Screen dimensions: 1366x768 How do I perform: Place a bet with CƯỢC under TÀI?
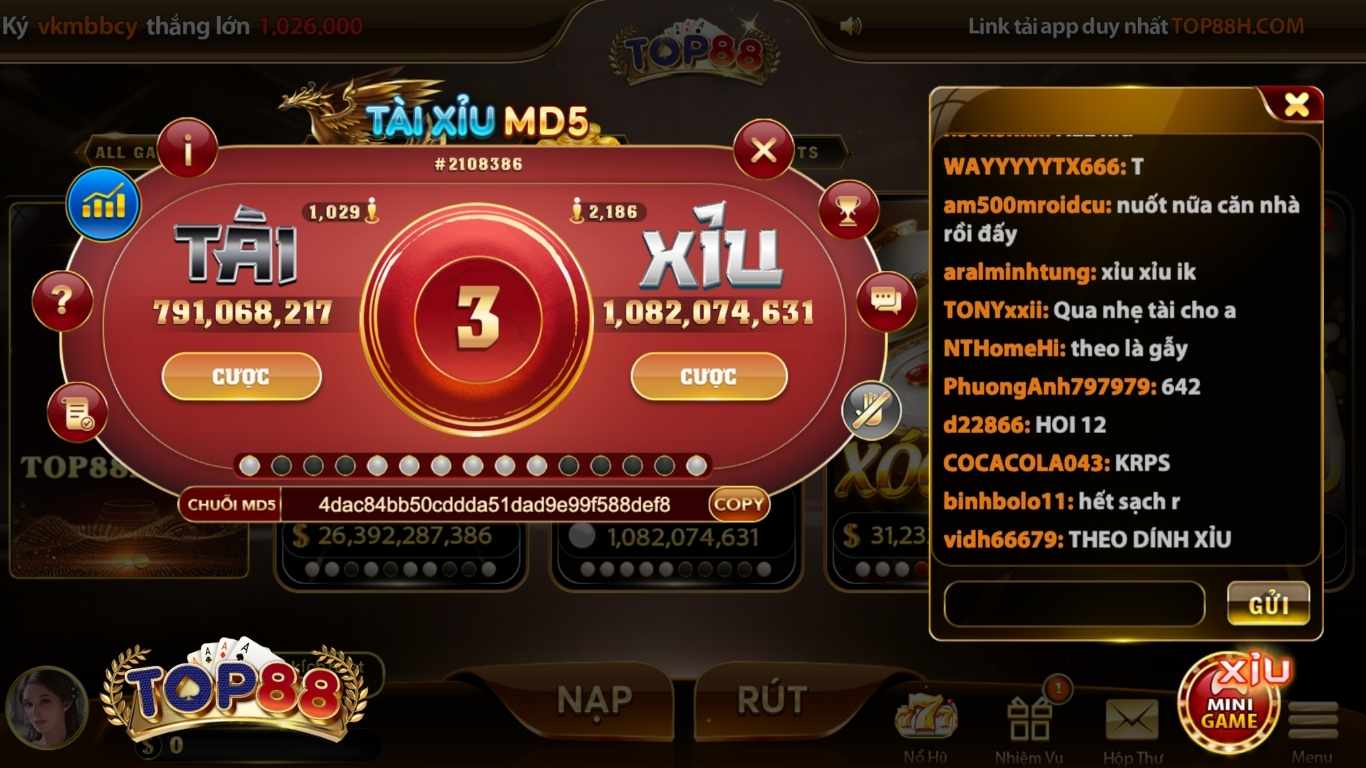tap(240, 378)
